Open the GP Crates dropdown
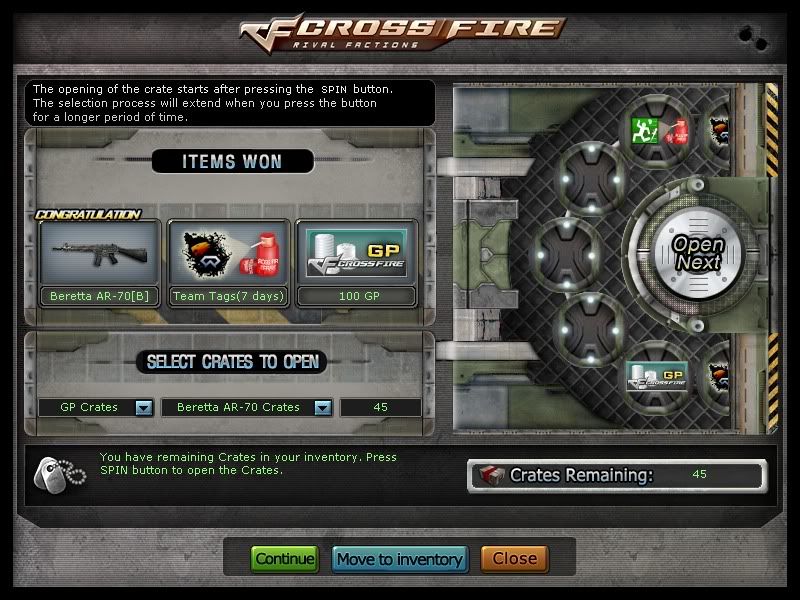The width and height of the screenshot is (800, 600). pyautogui.click(x=143, y=408)
